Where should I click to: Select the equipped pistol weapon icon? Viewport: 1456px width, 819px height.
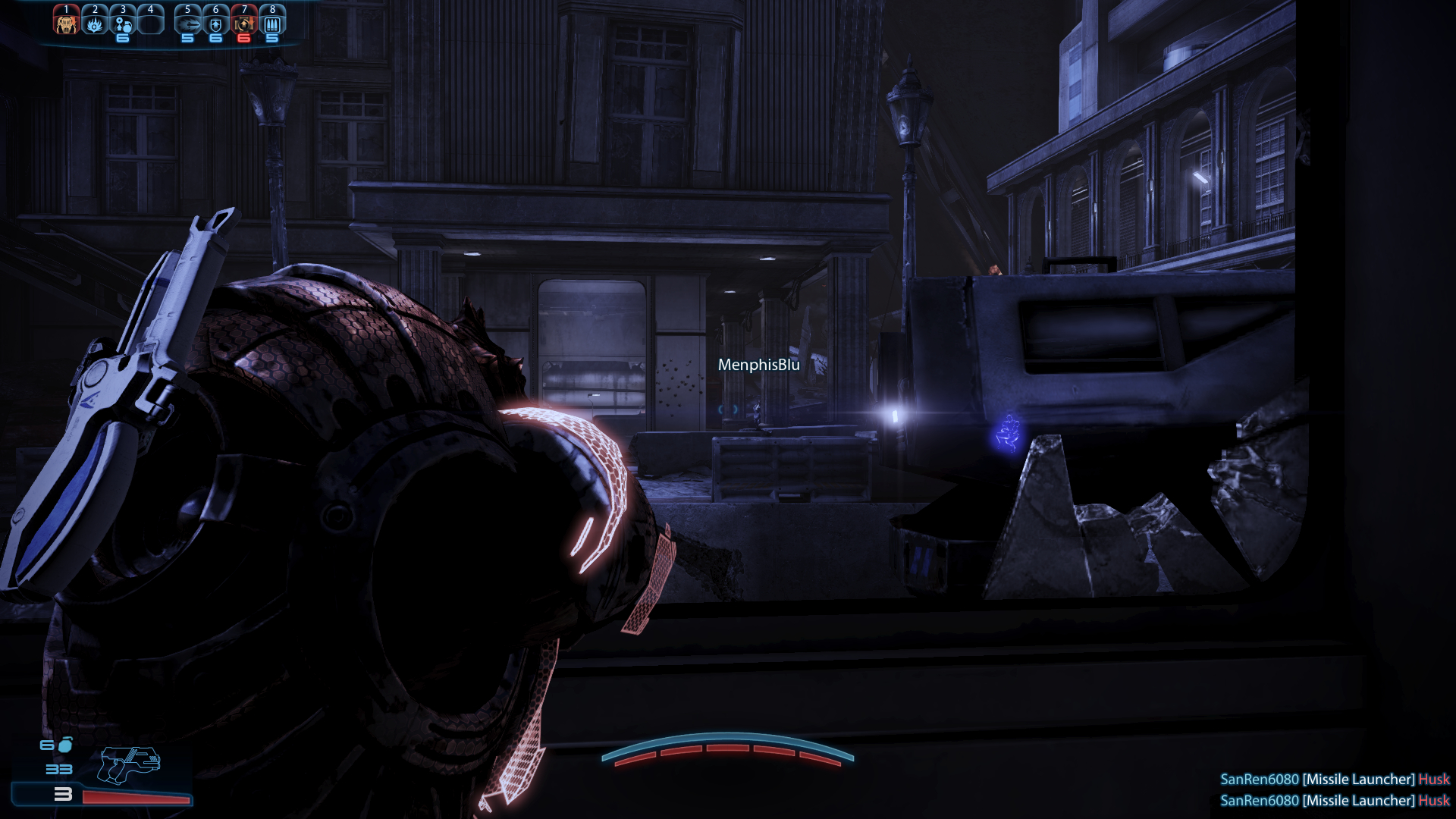(129, 764)
